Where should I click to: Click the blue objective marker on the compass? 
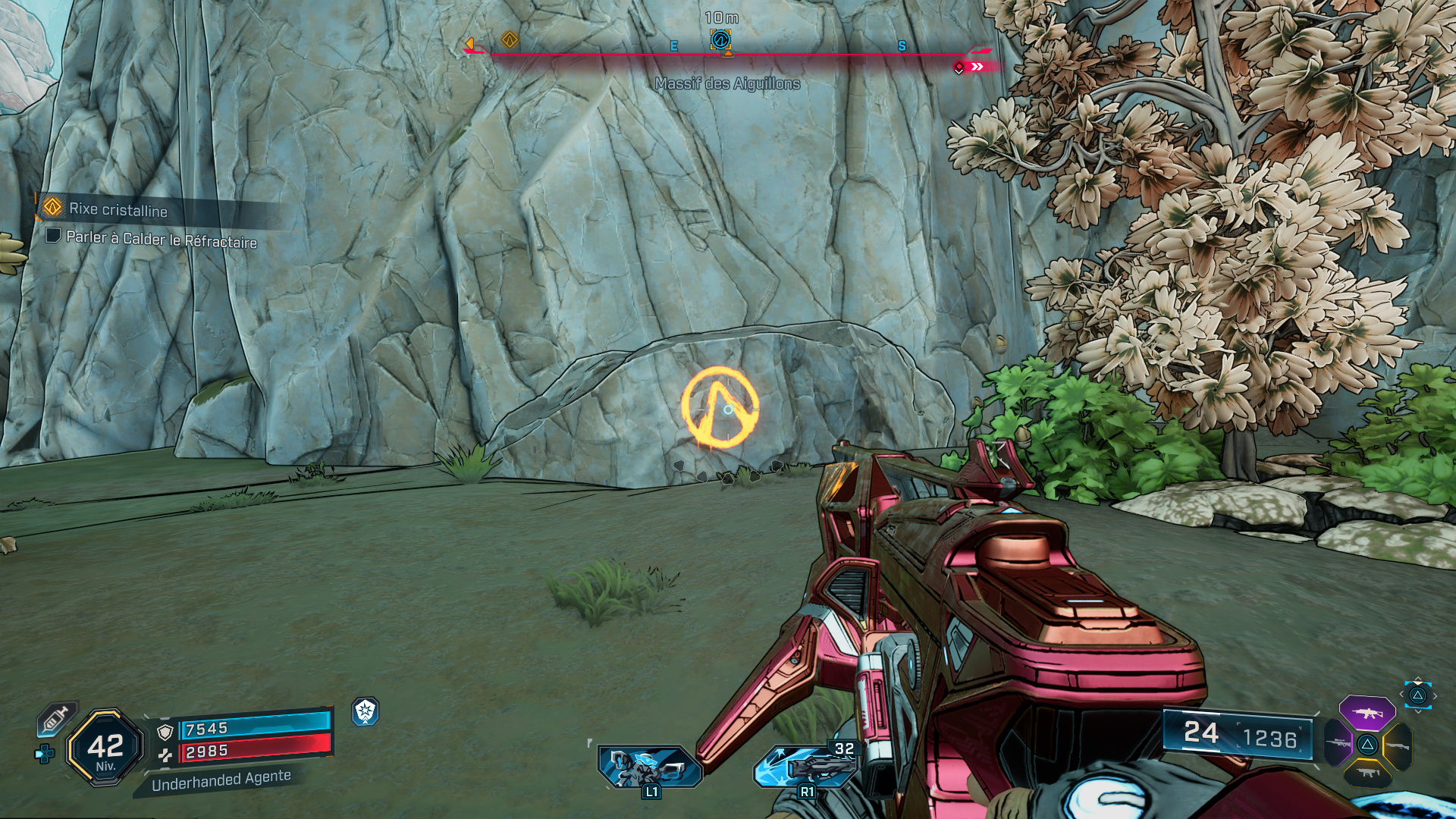point(720,39)
